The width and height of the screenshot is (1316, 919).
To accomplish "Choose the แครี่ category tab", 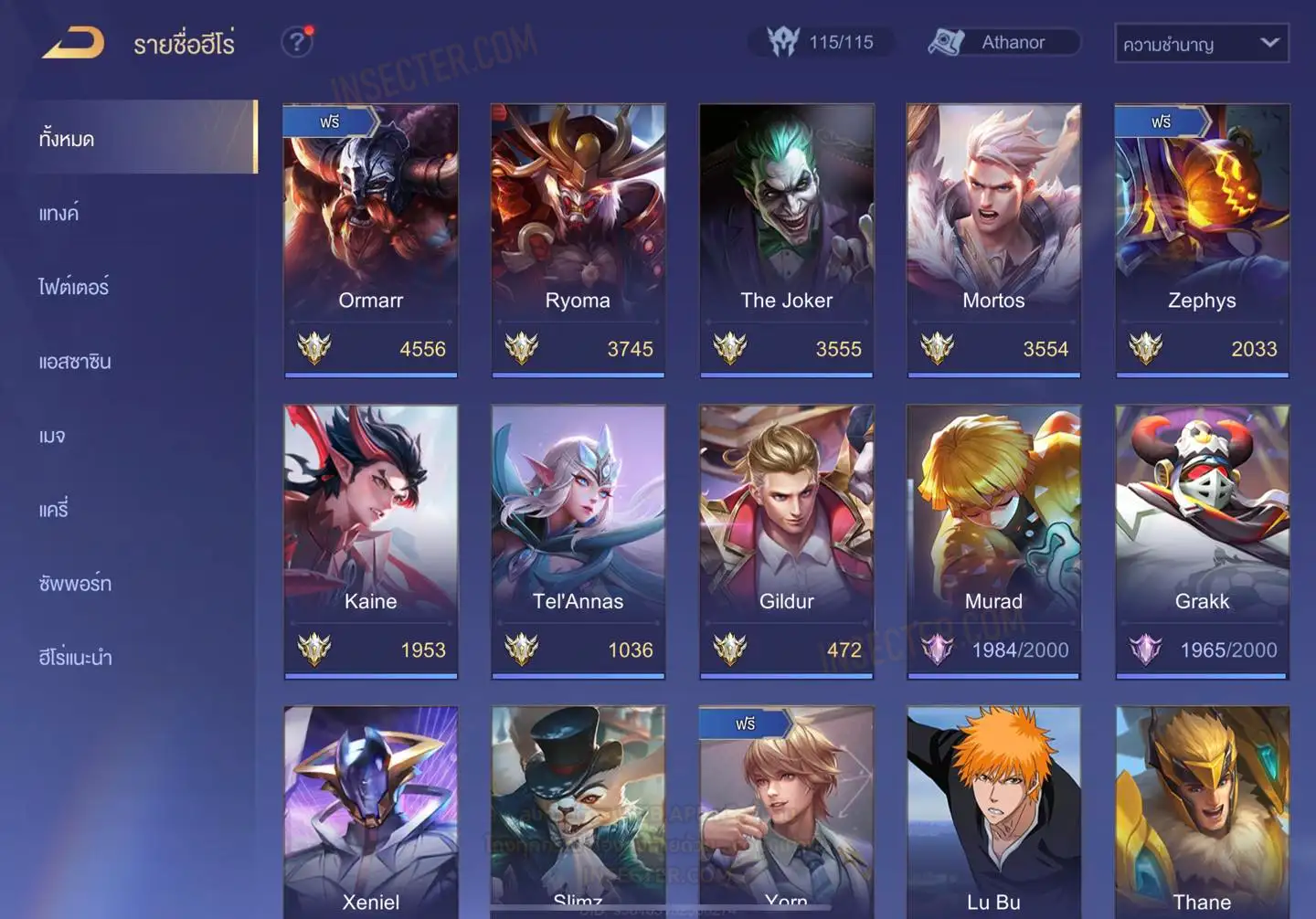I will [x=54, y=510].
